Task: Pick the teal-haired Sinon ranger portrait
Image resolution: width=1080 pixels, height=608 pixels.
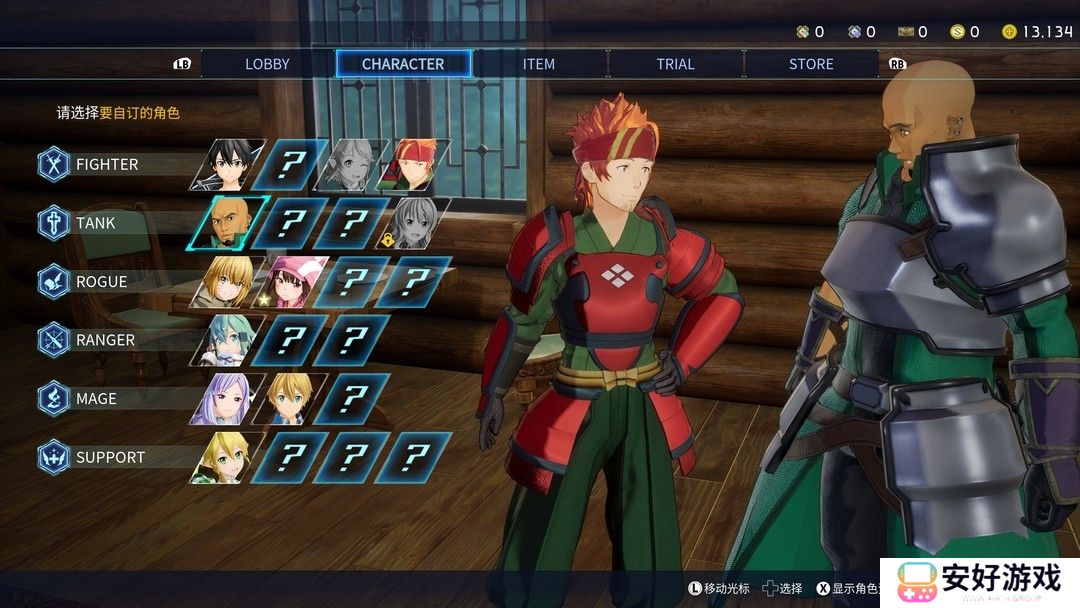Action: 227,340
